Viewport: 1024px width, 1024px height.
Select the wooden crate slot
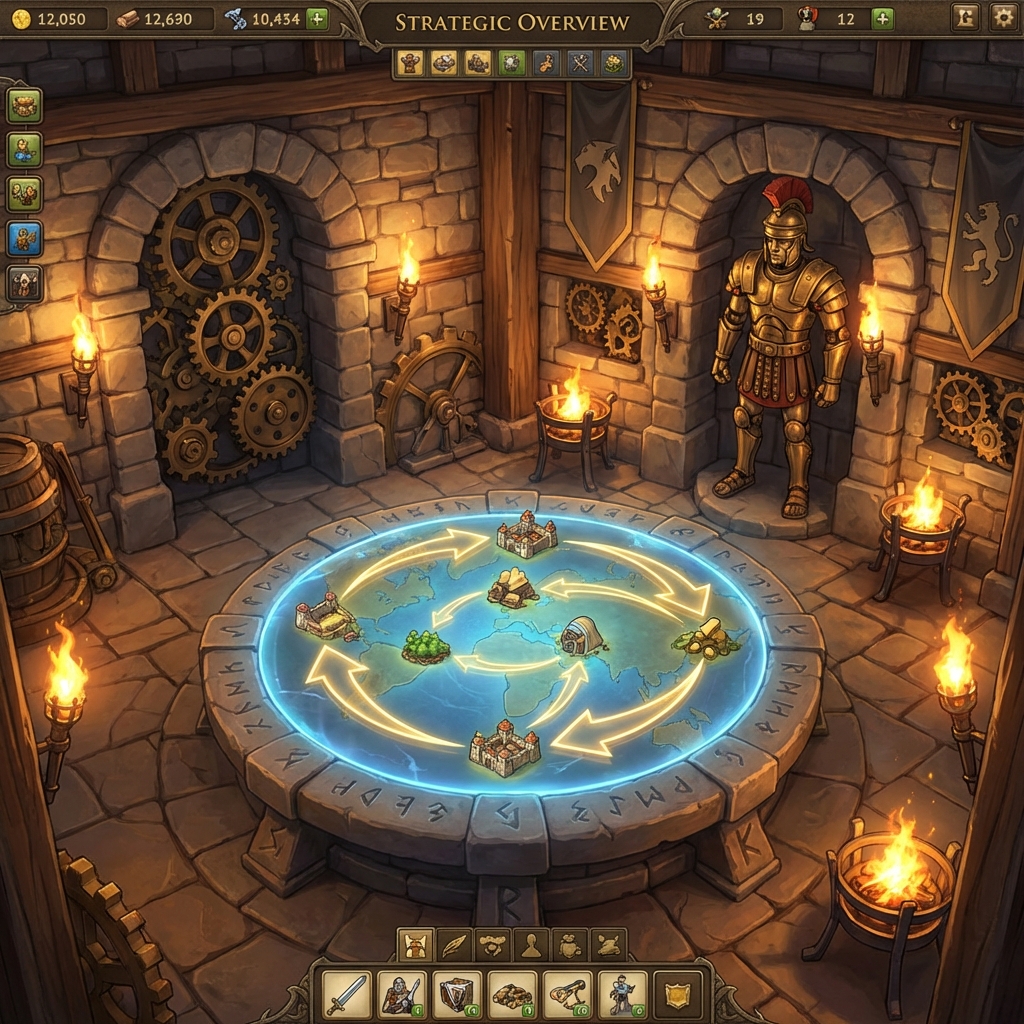click(457, 995)
